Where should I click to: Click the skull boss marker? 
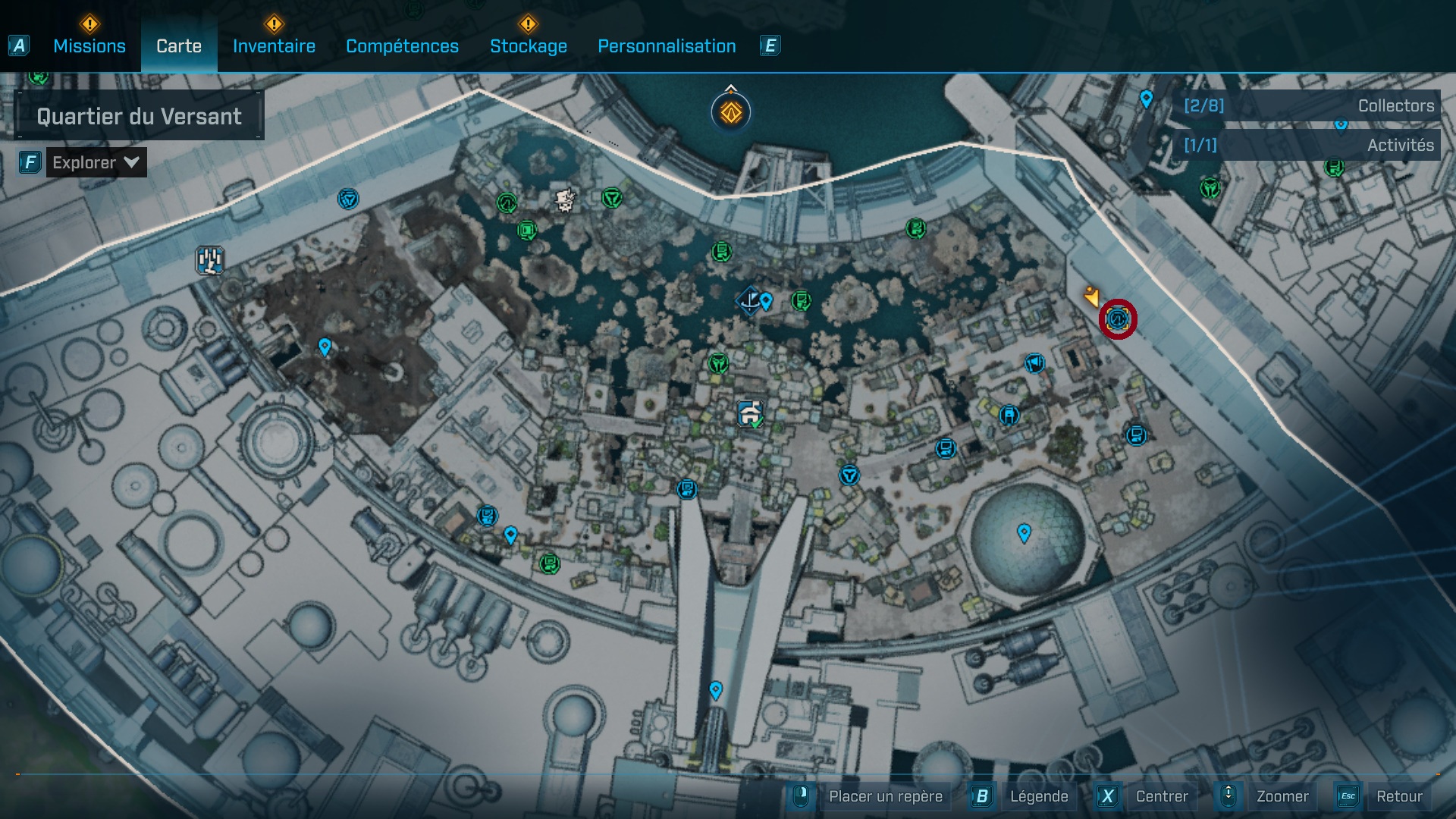565,200
